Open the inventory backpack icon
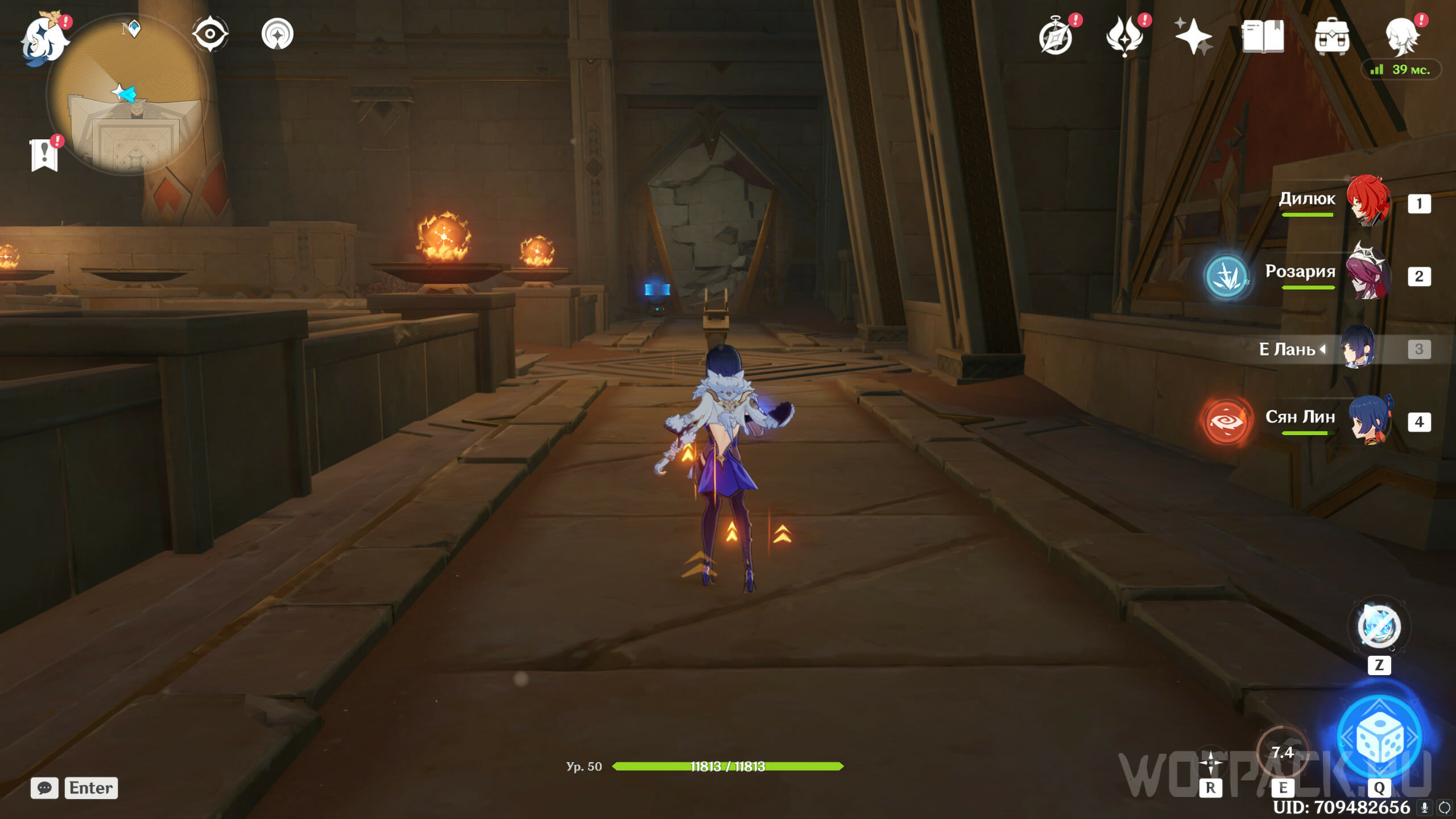 [x=1331, y=36]
